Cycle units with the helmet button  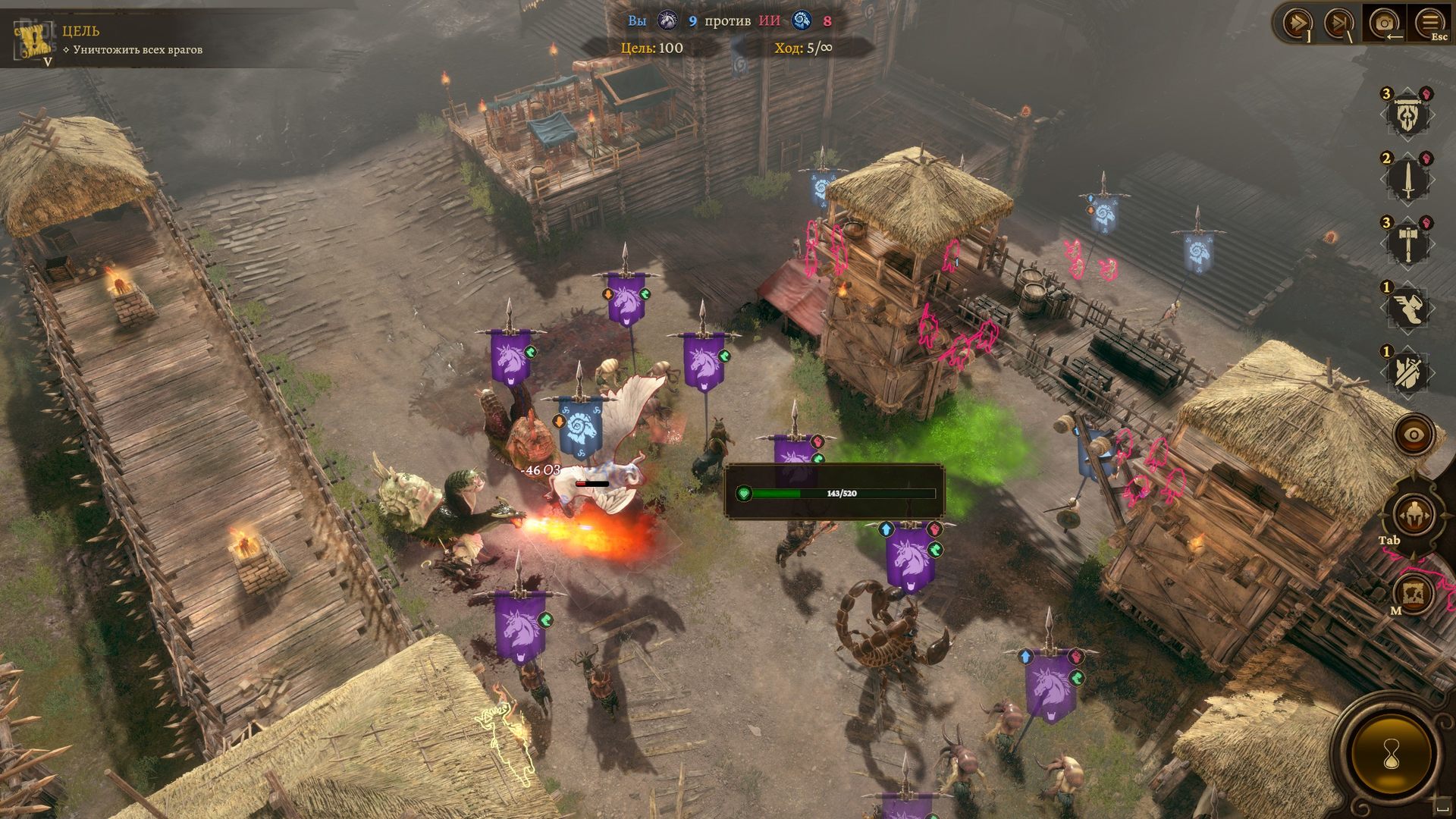(1414, 516)
